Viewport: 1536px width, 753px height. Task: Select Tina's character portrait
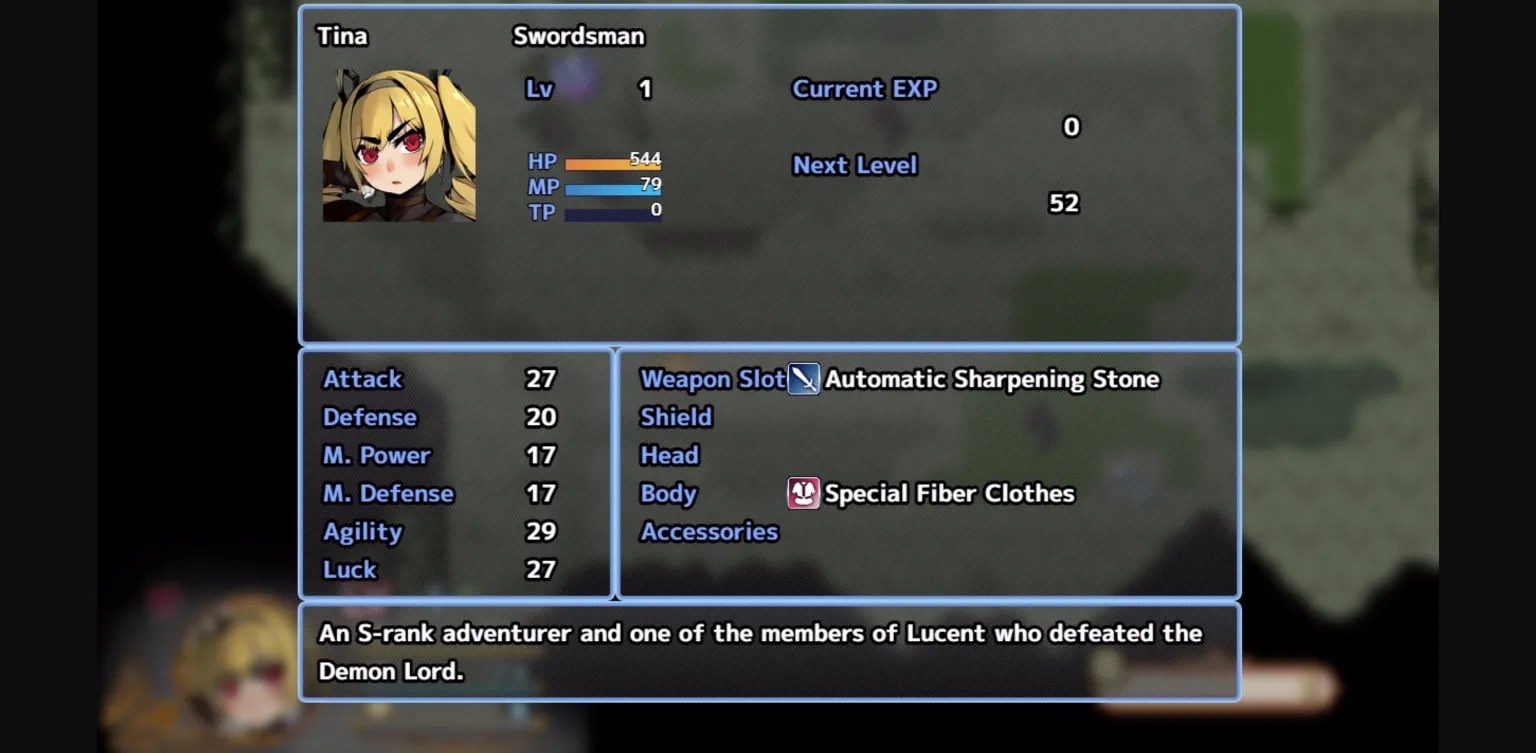399,145
